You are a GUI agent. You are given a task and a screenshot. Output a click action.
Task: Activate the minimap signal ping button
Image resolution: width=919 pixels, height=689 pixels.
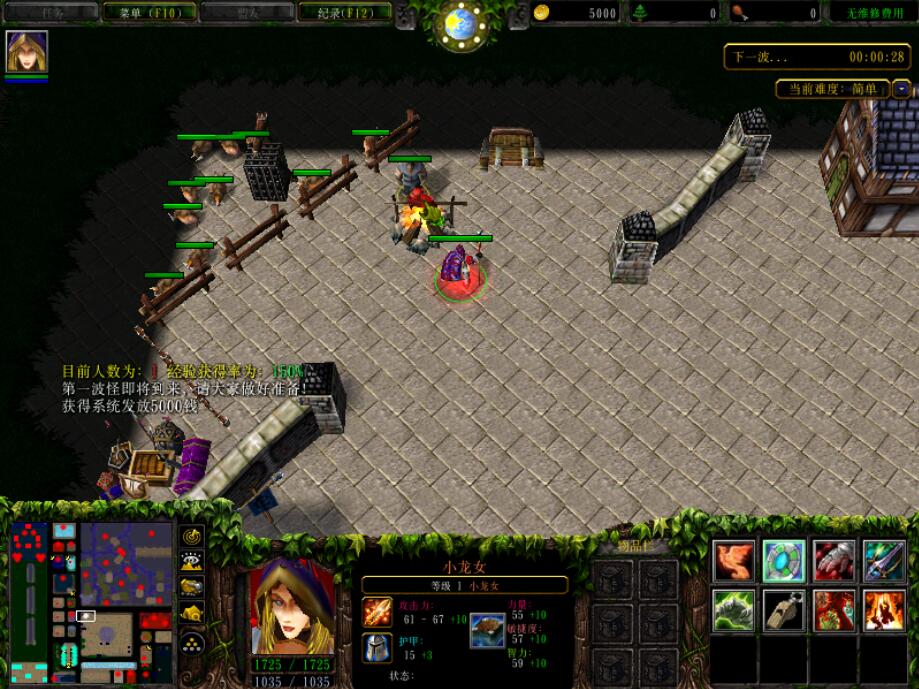point(191,538)
